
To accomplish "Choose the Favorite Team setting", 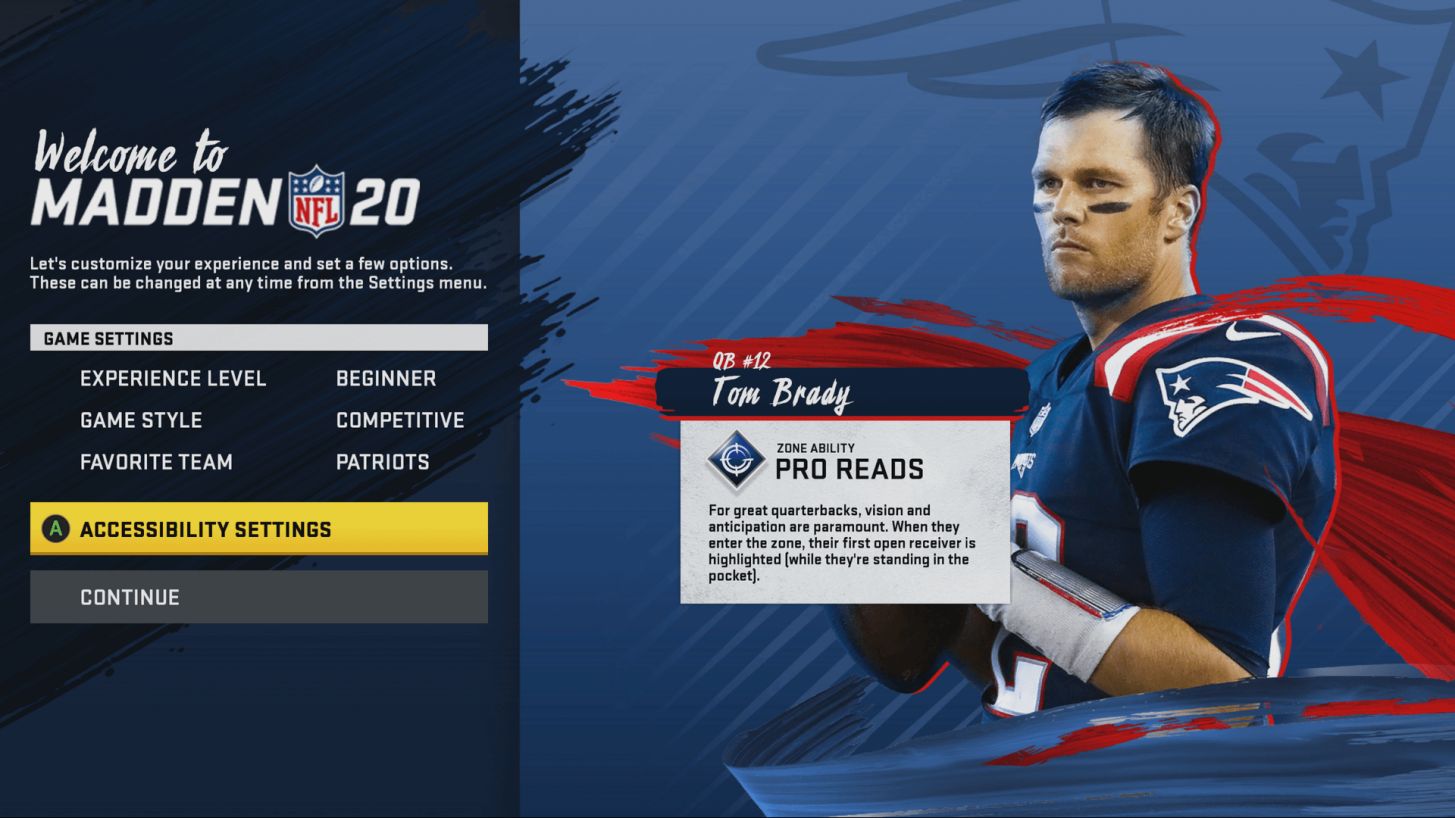I will pos(156,462).
